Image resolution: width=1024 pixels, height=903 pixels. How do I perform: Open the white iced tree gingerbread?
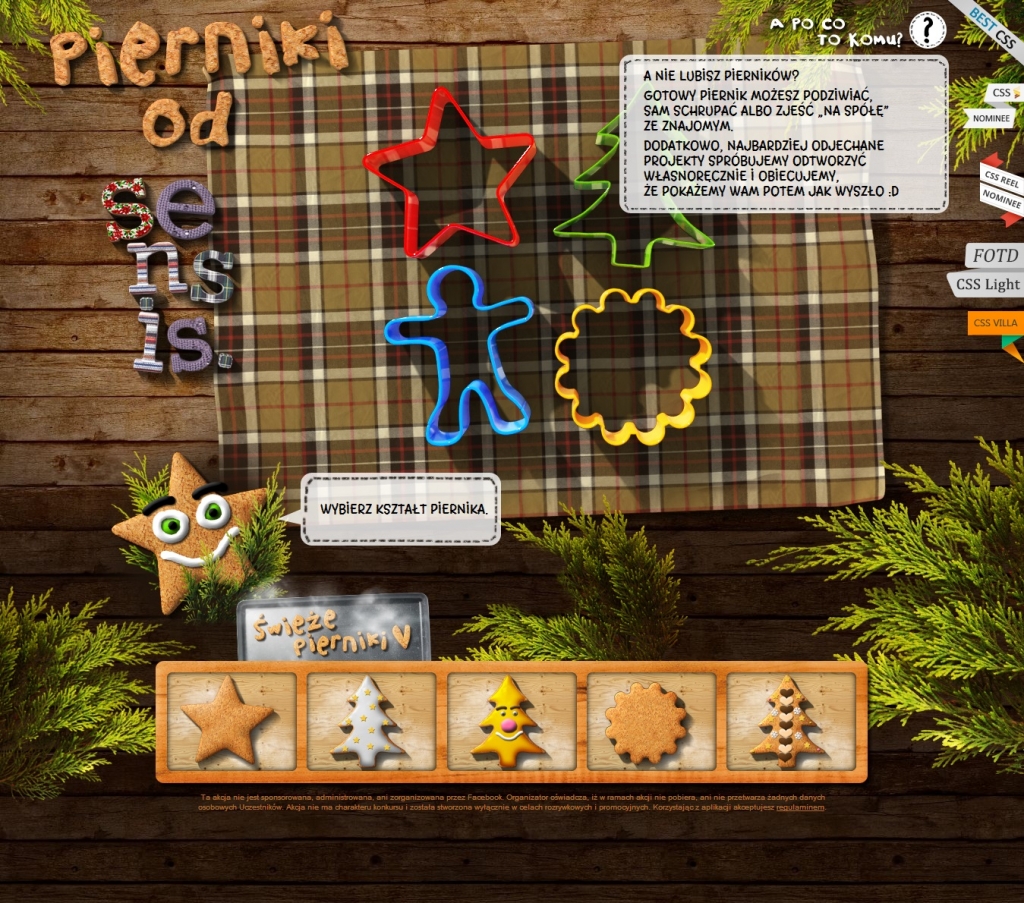371,720
